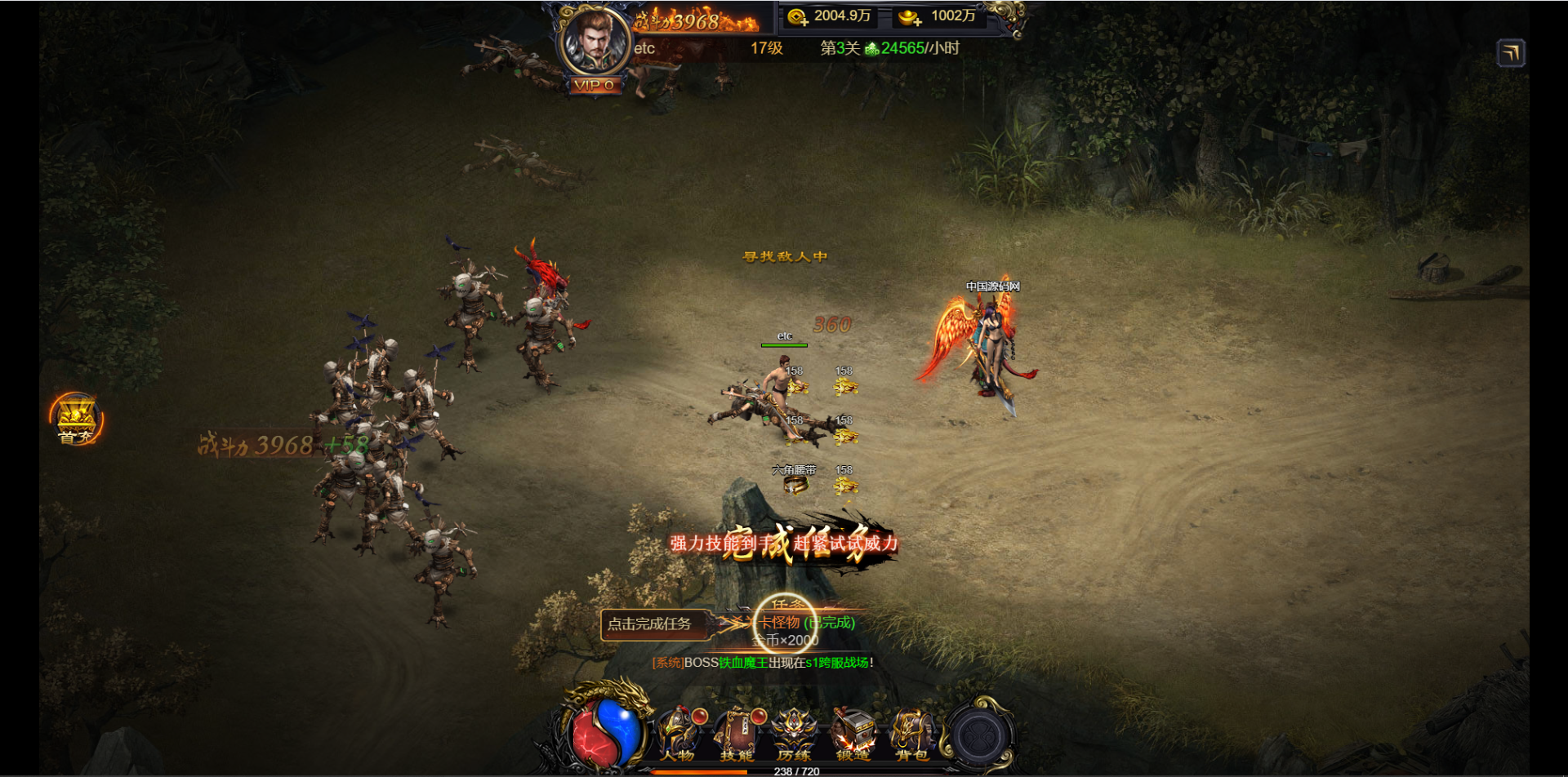Open the VIP 0 badge
This screenshot has width=1568, height=777.
(x=595, y=85)
